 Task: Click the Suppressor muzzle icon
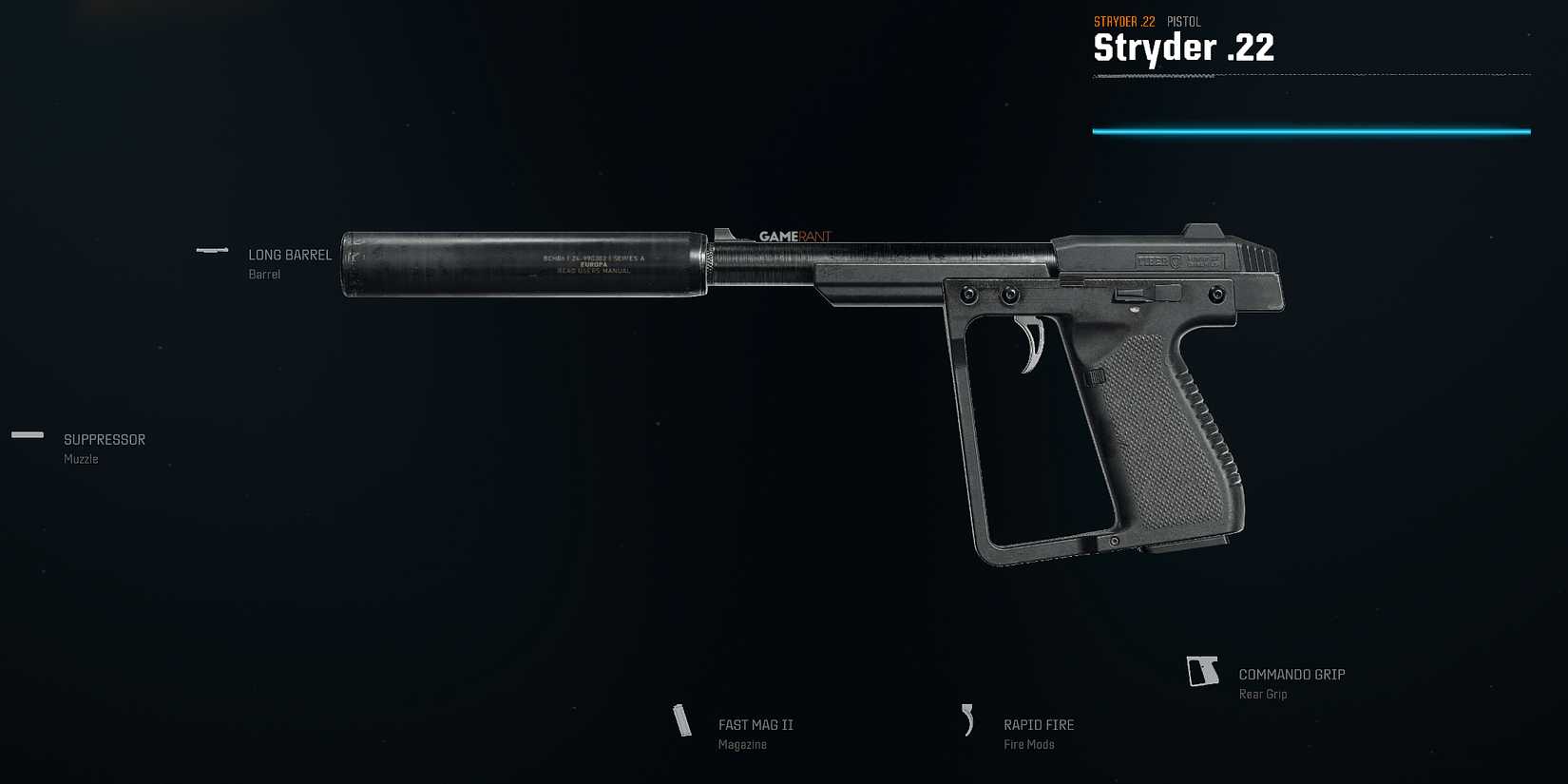pyautogui.click(x=28, y=435)
